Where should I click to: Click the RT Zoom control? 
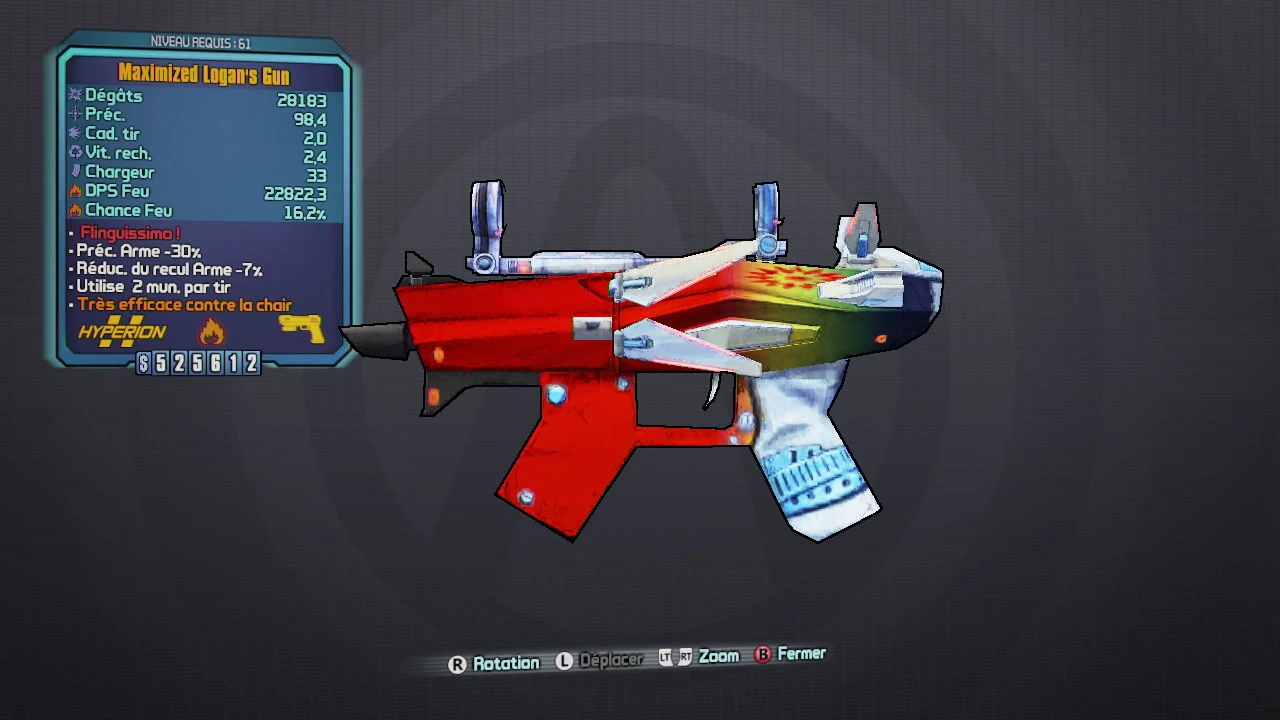[683, 656]
